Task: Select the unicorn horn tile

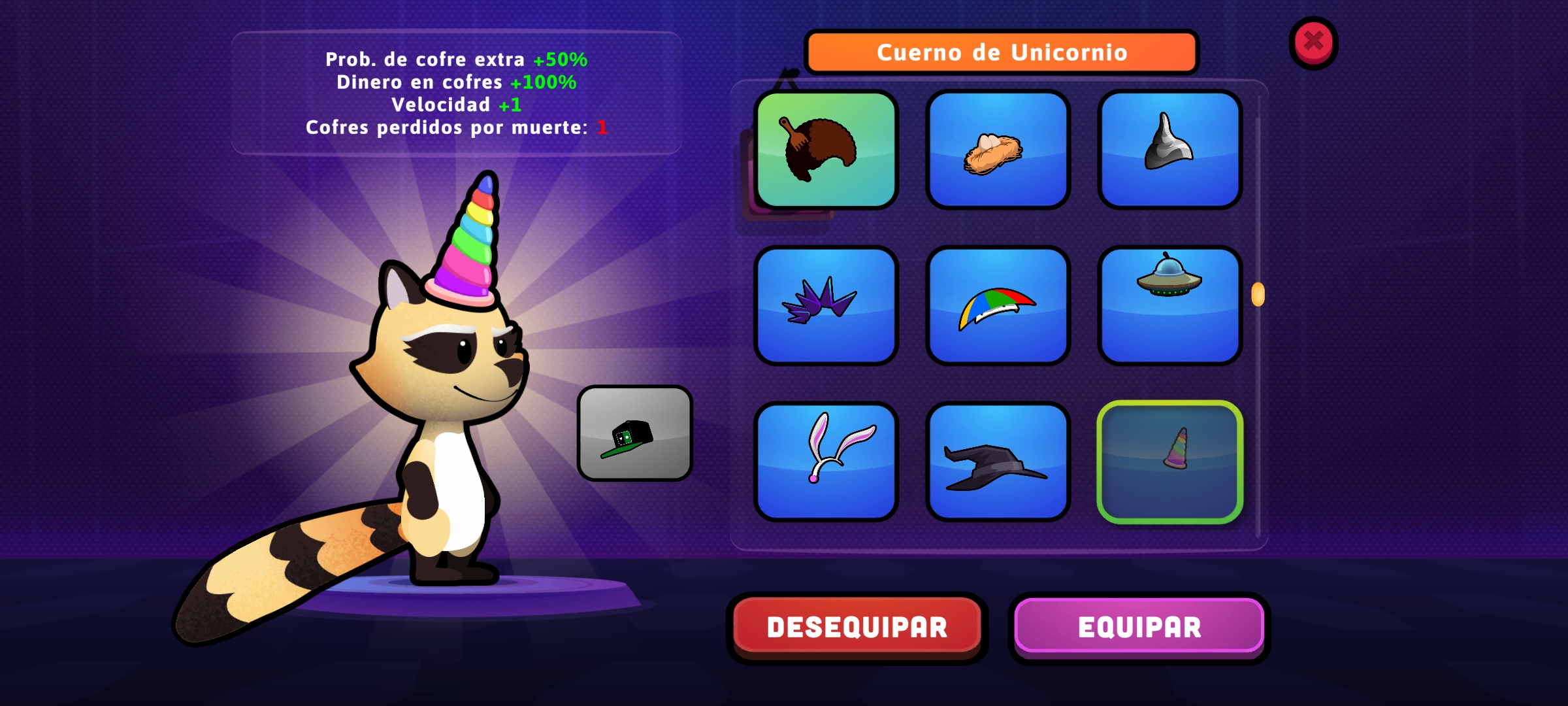Action: (1169, 462)
